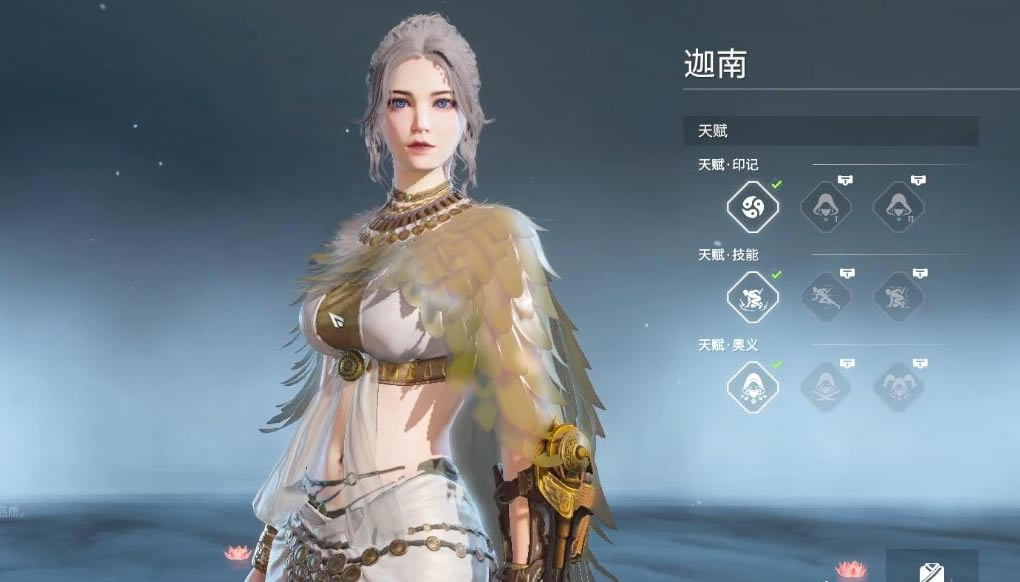This screenshot has height=582, width=1020.
Task: Pick the locked kneeling strike skill talent
Action: point(898,297)
